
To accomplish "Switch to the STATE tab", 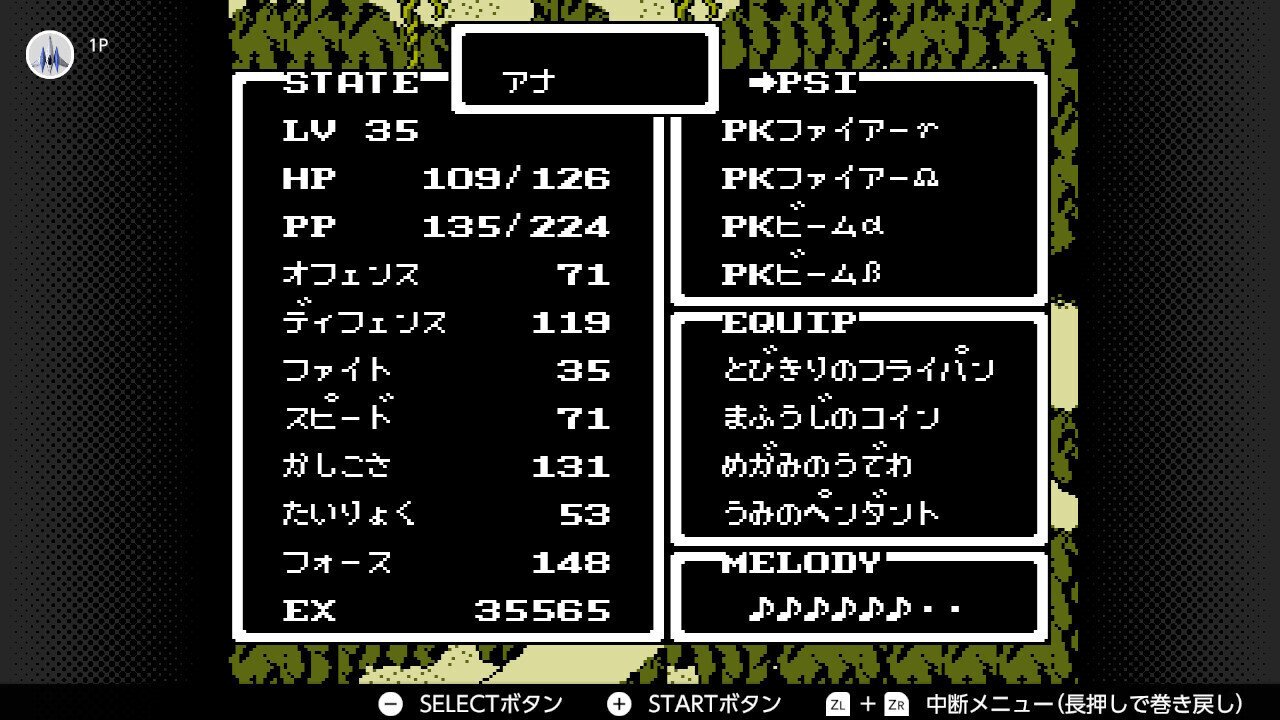I will (x=350, y=84).
